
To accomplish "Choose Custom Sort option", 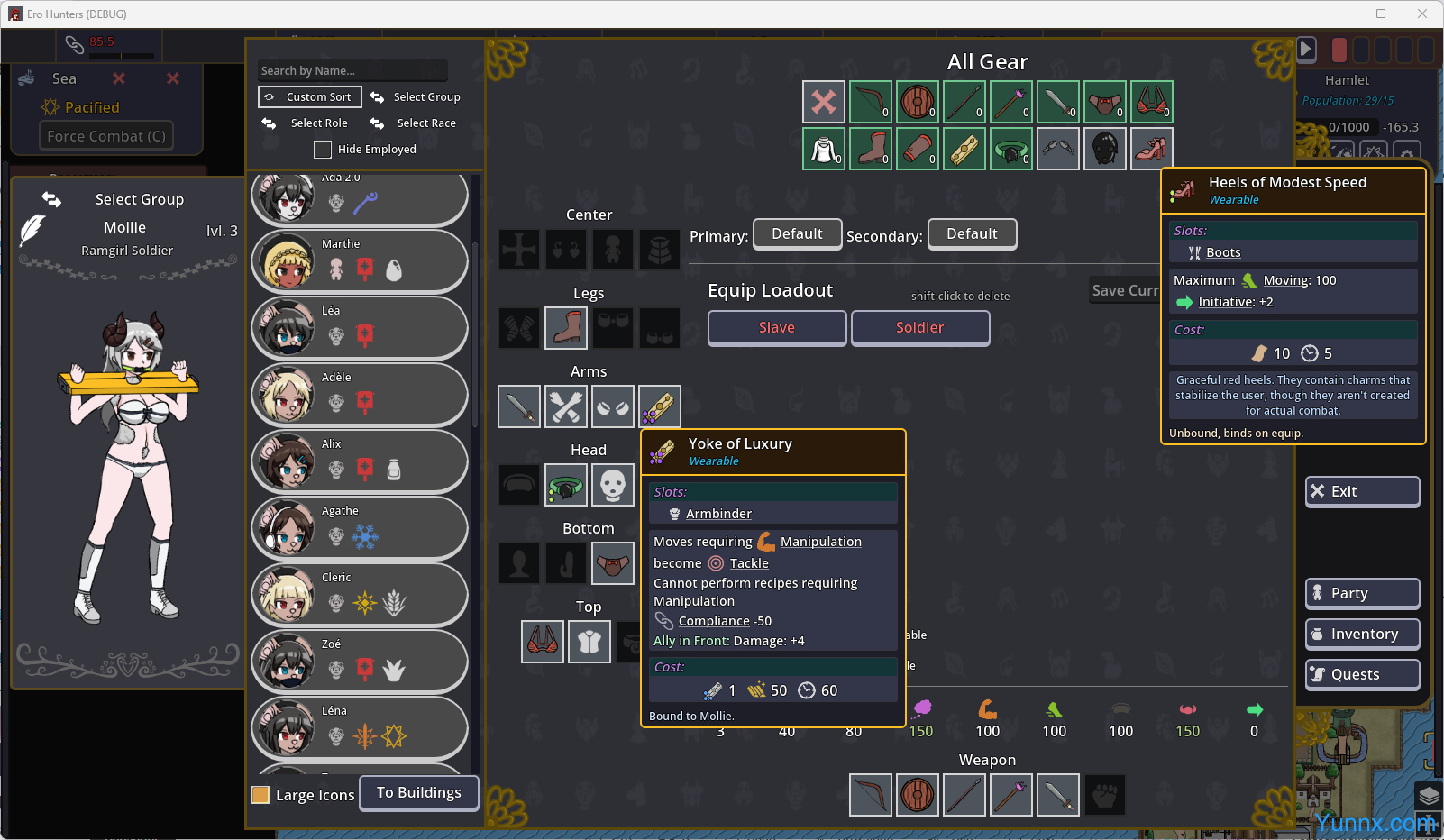I will [x=310, y=96].
